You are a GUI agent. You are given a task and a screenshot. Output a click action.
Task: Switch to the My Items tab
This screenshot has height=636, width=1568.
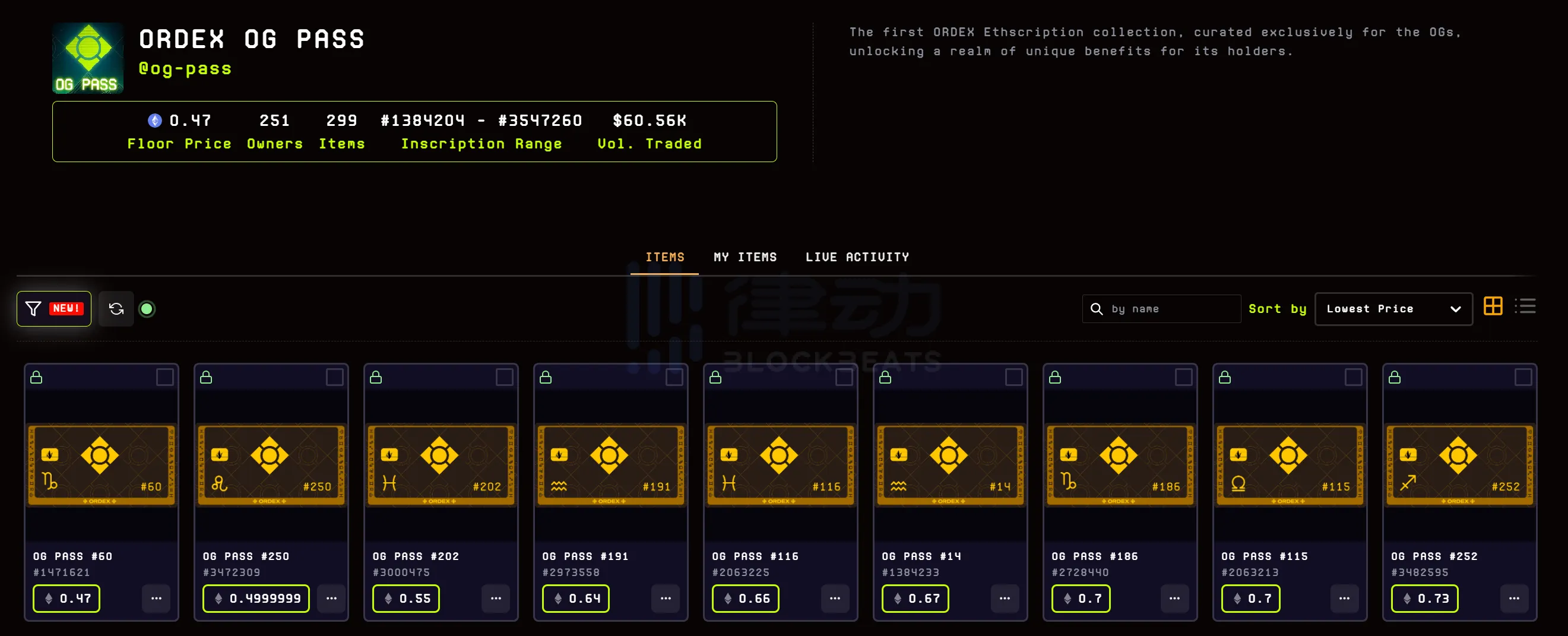(x=745, y=258)
